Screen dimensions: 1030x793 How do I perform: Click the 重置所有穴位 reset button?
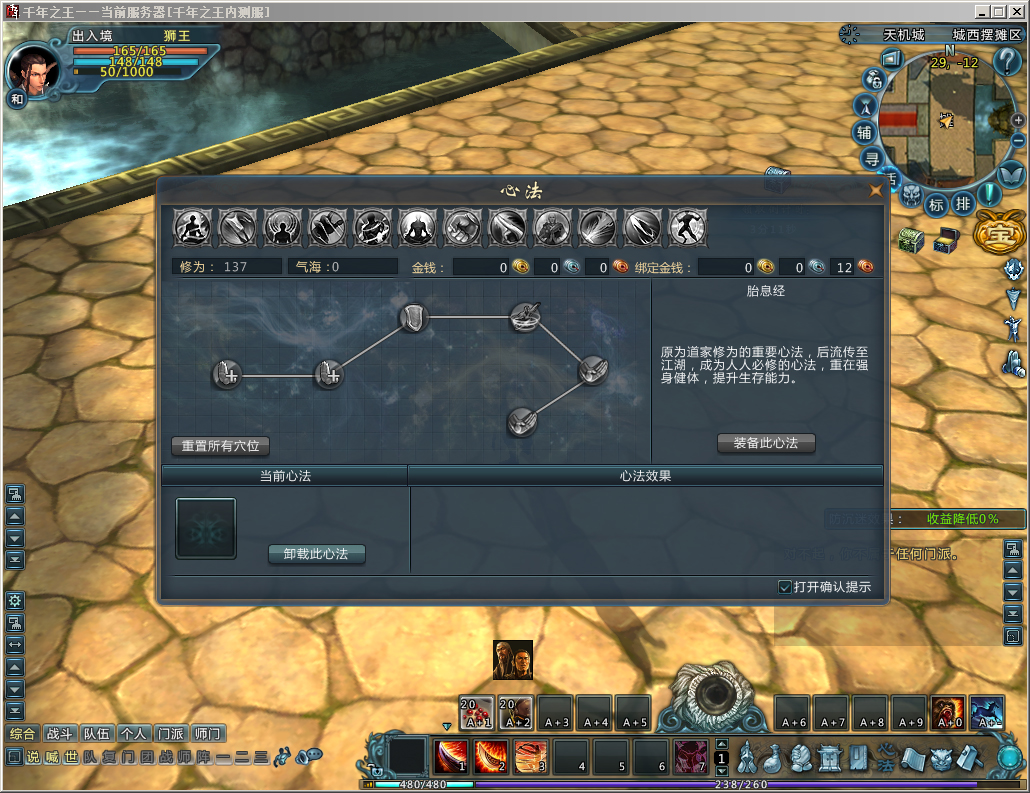tap(220, 445)
